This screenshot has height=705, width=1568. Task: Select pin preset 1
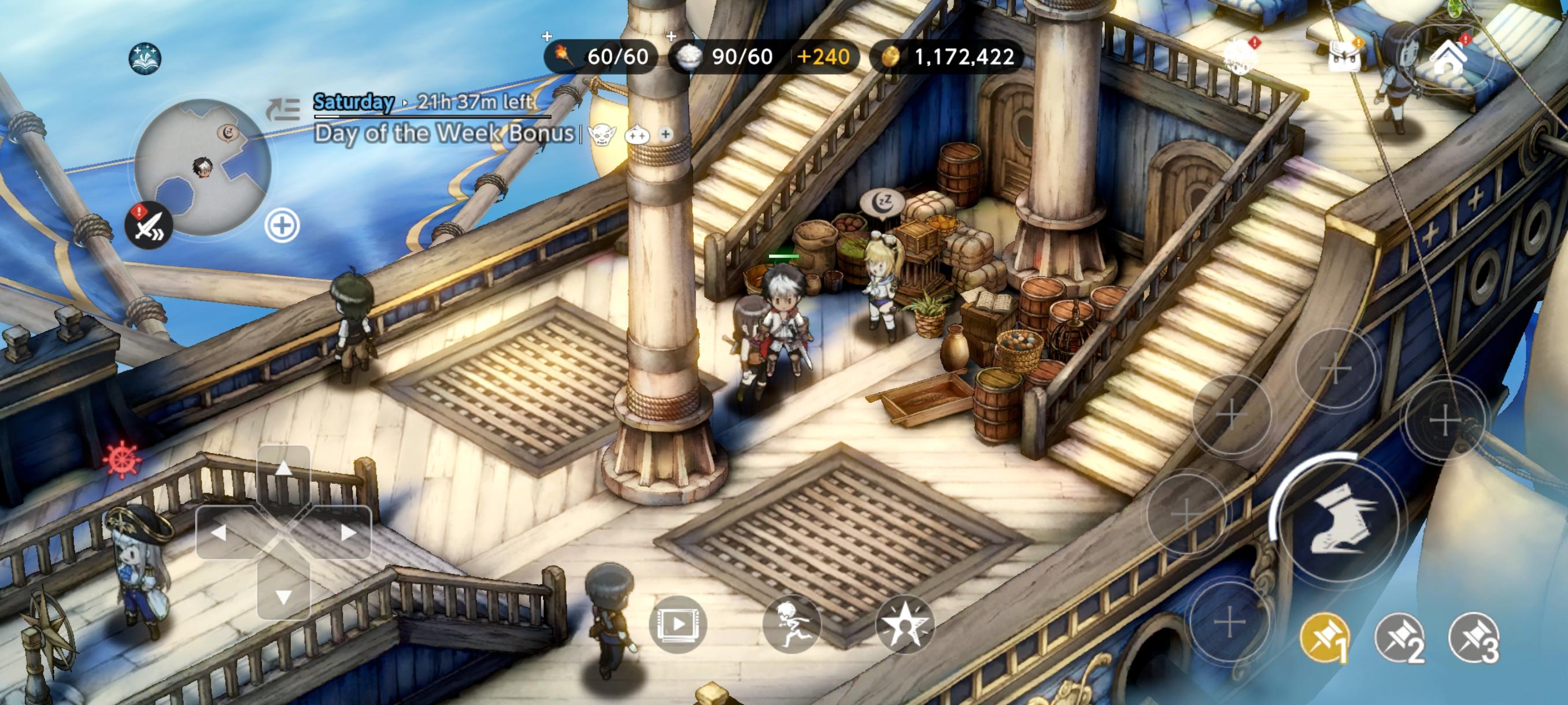(x=1325, y=639)
